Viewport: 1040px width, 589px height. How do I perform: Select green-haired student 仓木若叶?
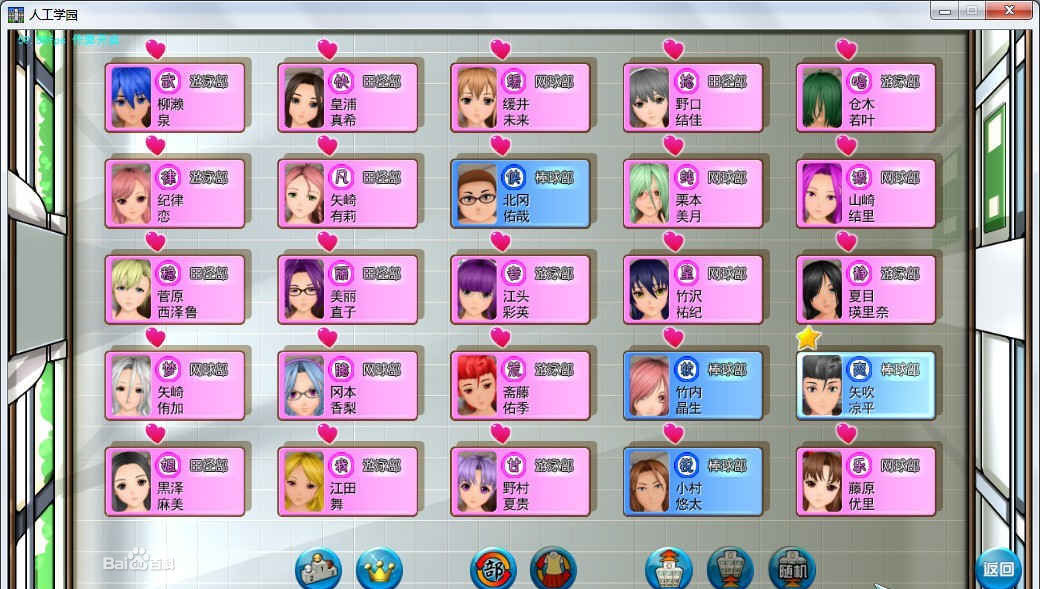pyautogui.click(x=867, y=98)
